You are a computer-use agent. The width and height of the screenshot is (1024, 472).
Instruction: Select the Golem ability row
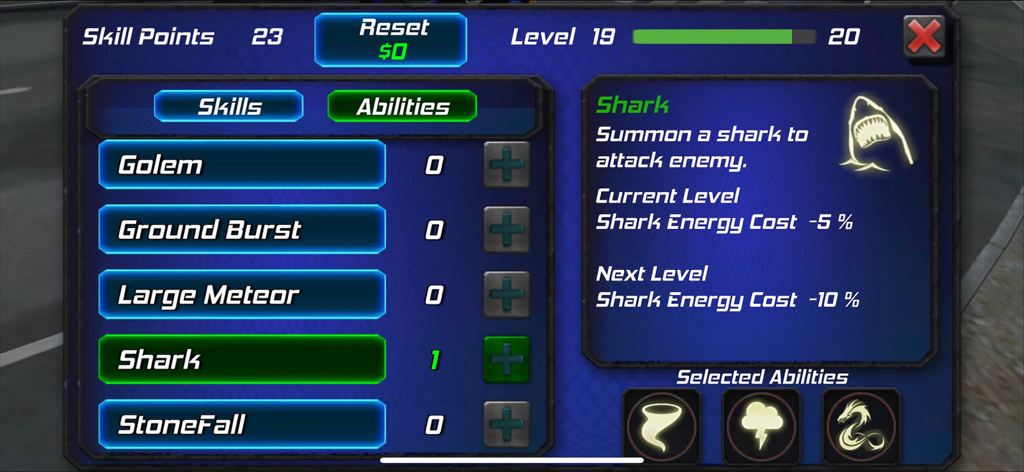242,165
